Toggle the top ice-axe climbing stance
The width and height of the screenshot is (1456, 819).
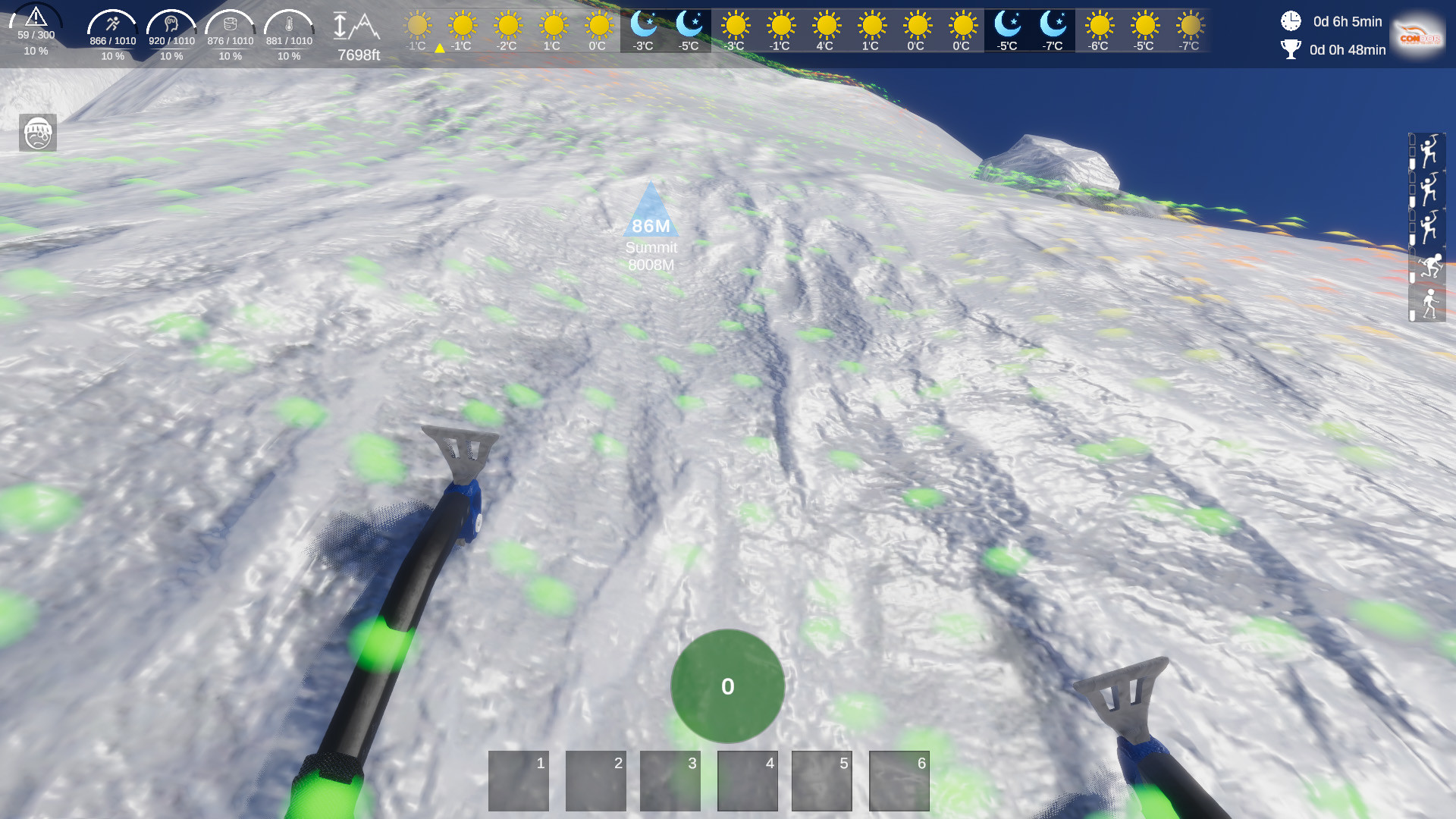coord(1429,149)
